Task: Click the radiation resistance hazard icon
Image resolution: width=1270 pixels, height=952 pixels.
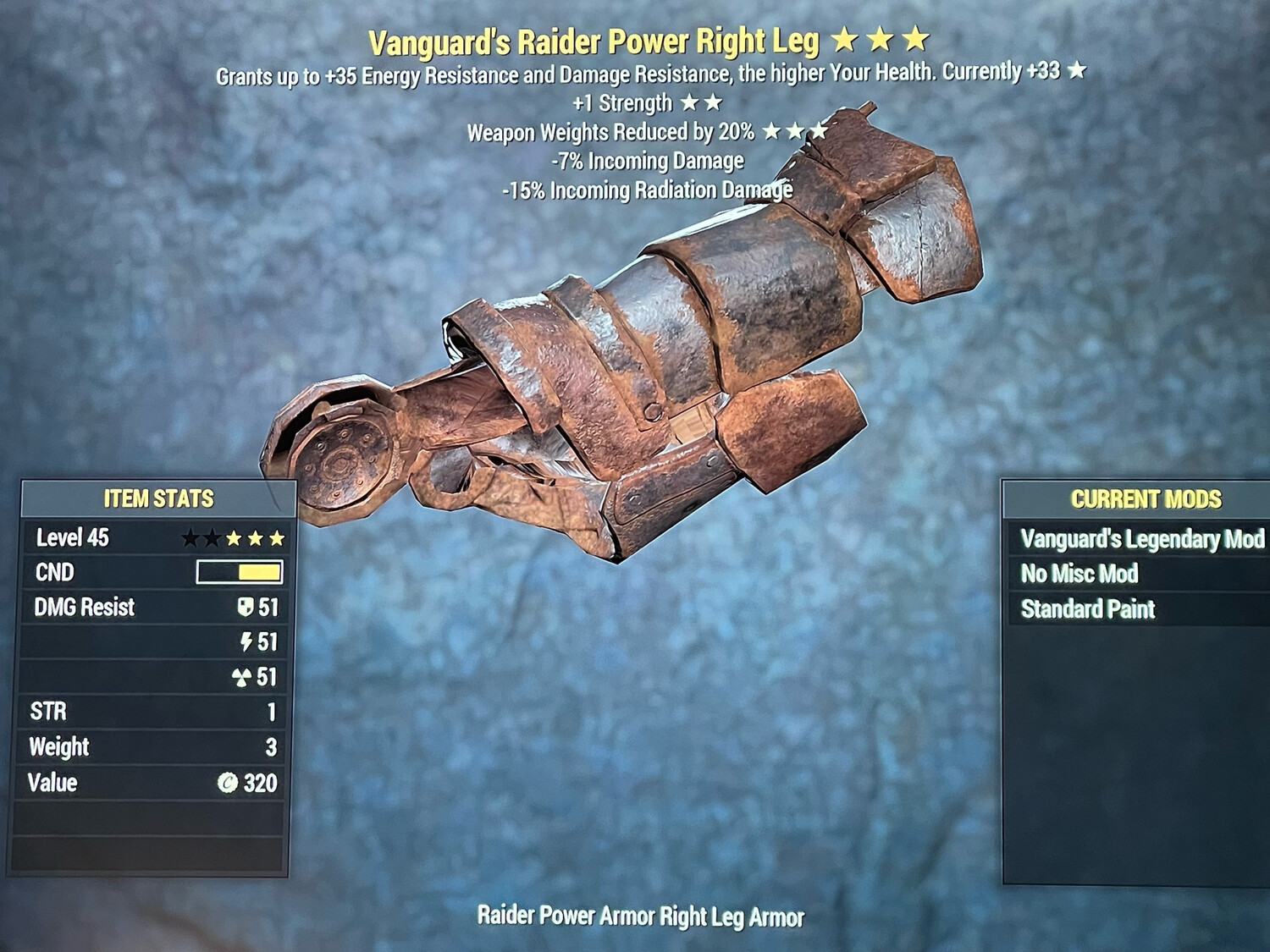Action: click(x=246, y=678)
